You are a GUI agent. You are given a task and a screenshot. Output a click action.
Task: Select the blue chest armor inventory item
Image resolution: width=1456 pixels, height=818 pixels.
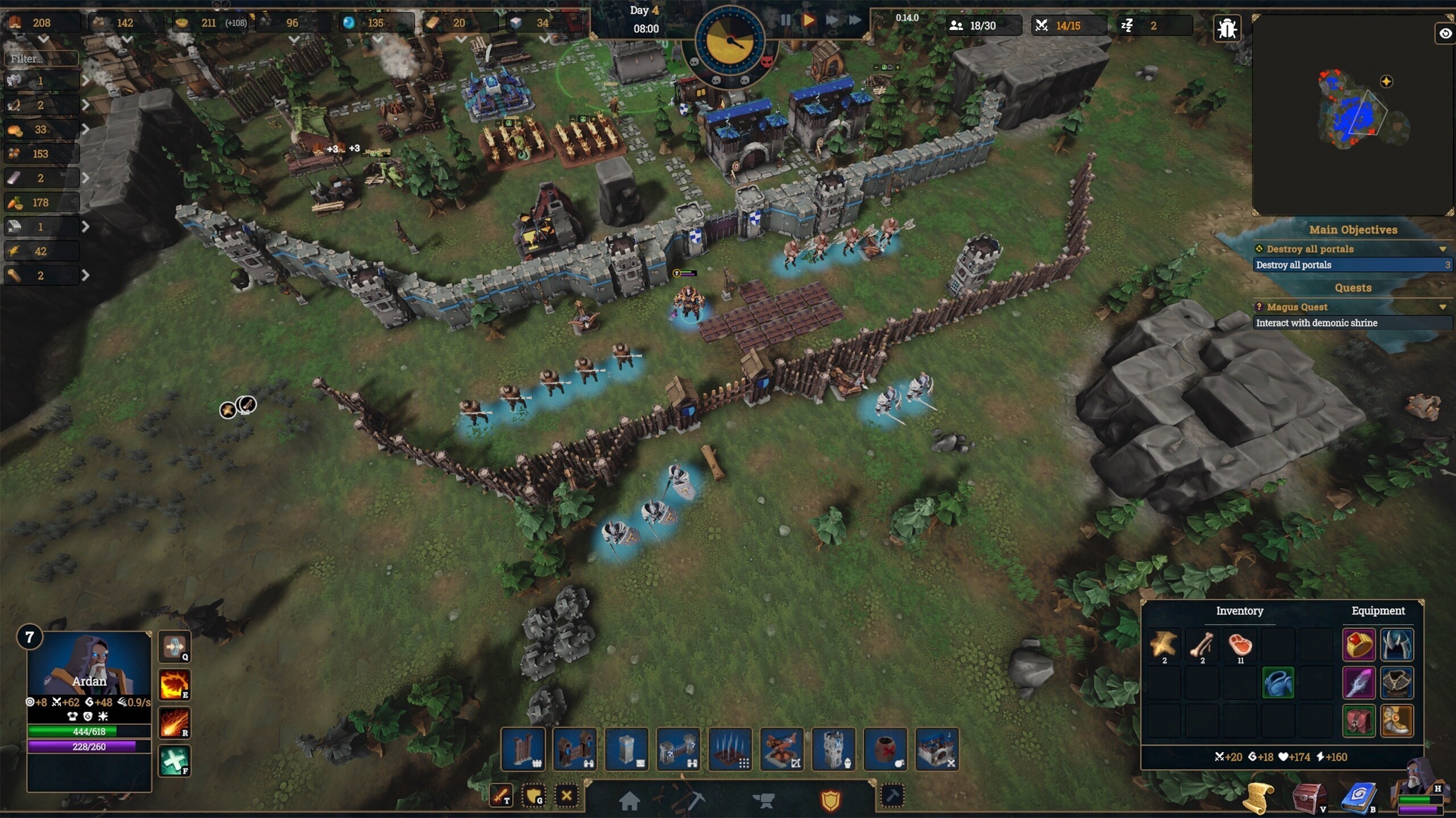point(1278,683)
